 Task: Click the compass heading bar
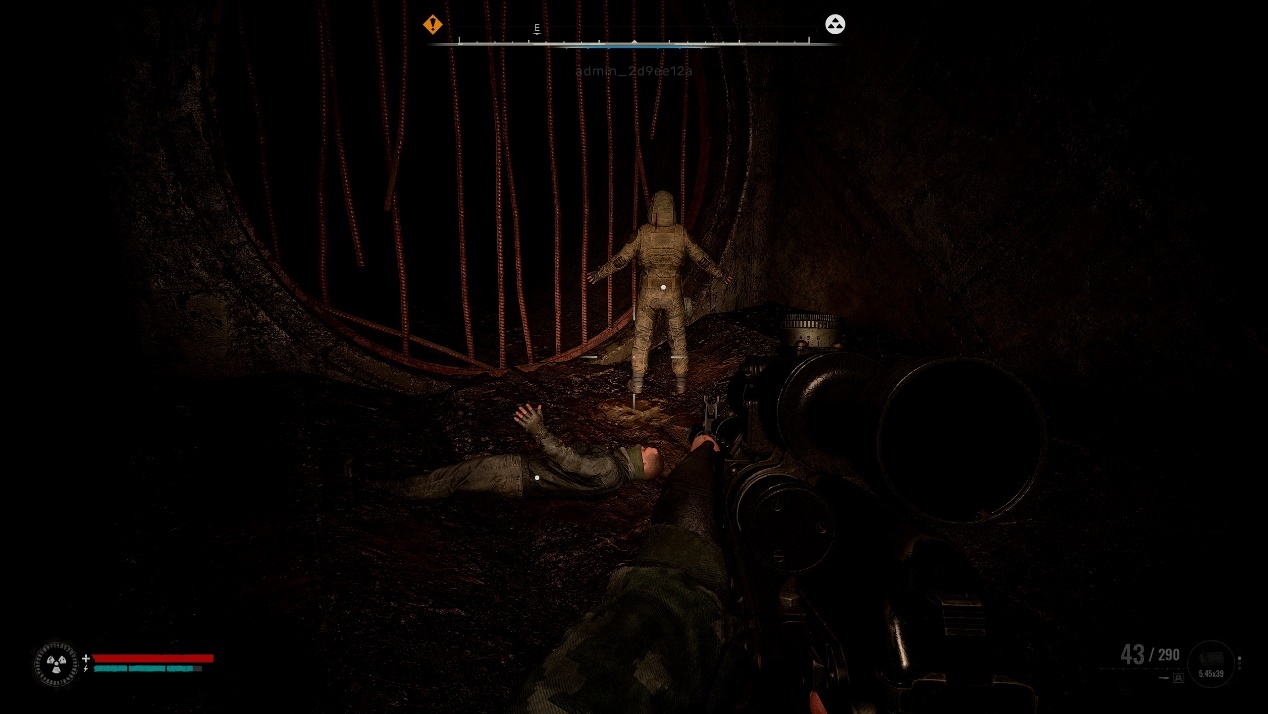coord(634,43)
